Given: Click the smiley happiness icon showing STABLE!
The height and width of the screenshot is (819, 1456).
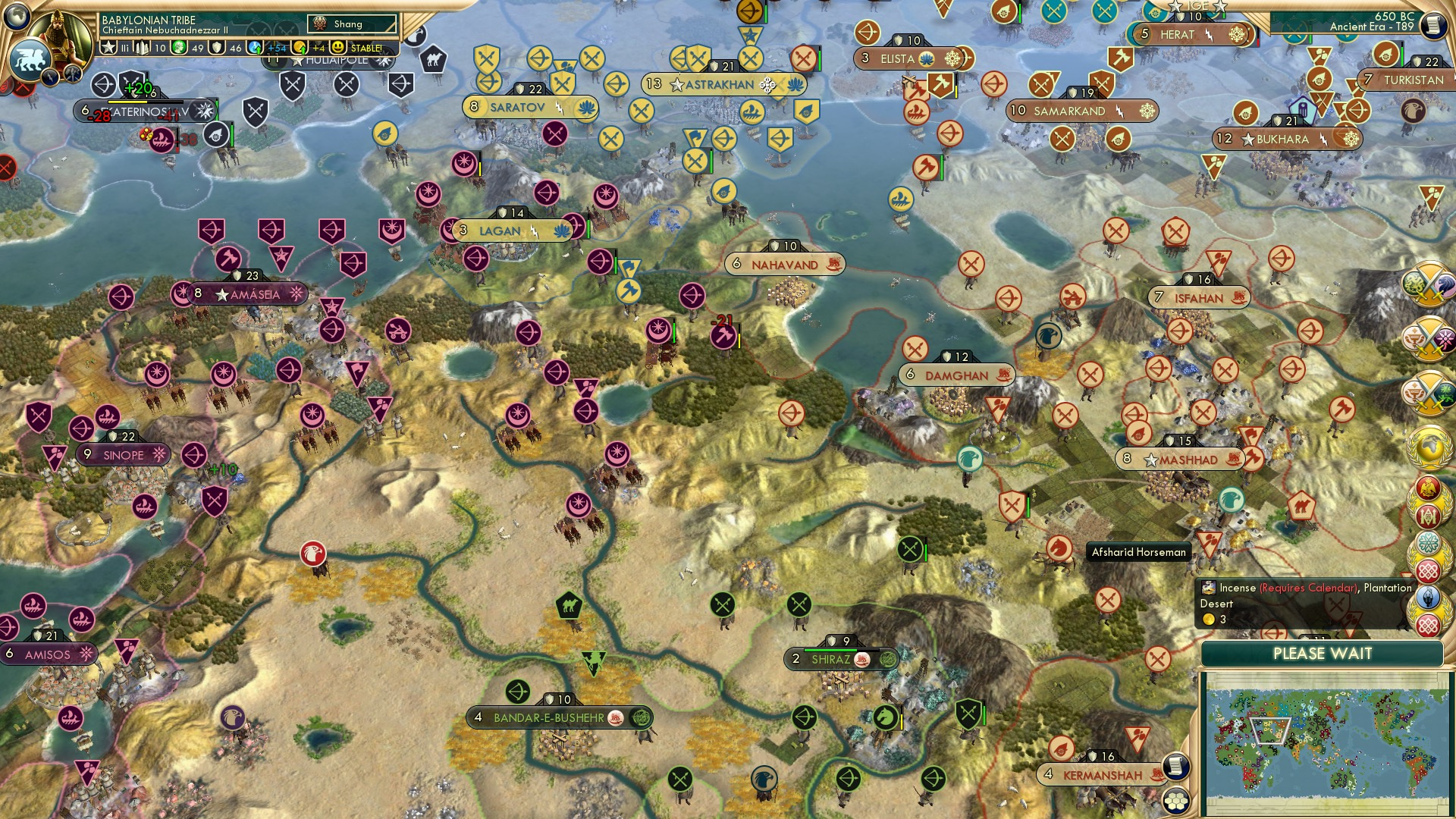Looking at the screenshot, I should pos(337,47).
